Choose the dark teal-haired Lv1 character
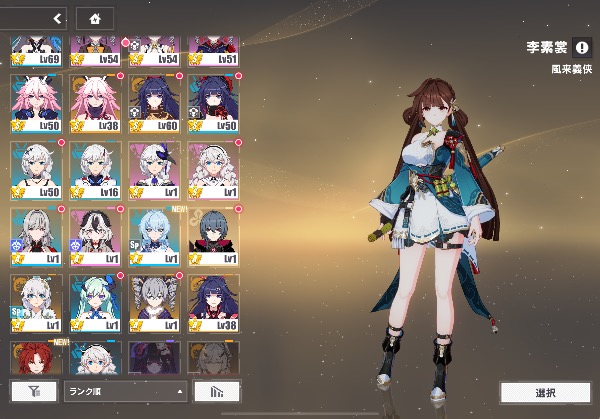Viewport: 600px width, 419px height. click(214, 235)
